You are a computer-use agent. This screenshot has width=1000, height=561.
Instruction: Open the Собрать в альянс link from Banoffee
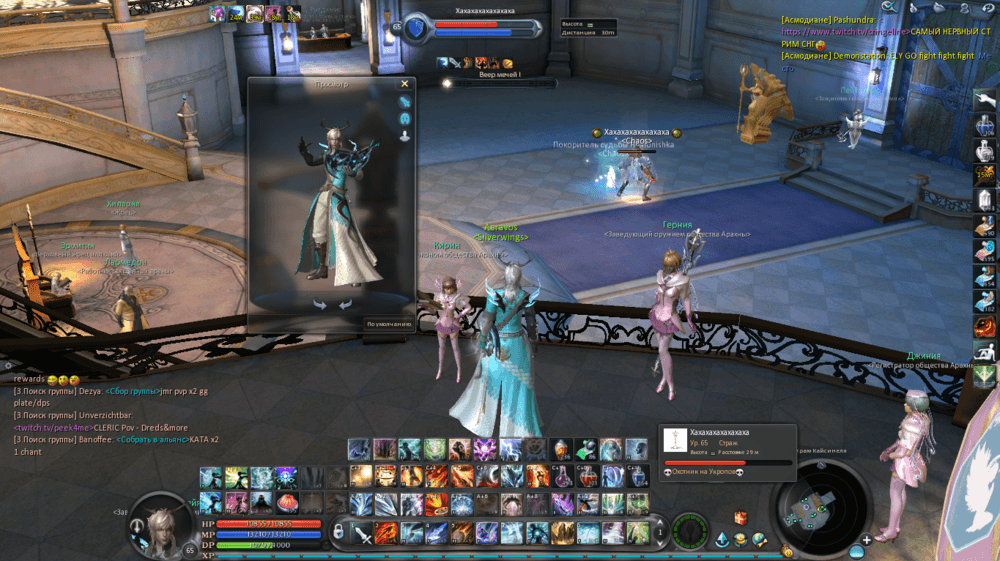coord(153,439)
